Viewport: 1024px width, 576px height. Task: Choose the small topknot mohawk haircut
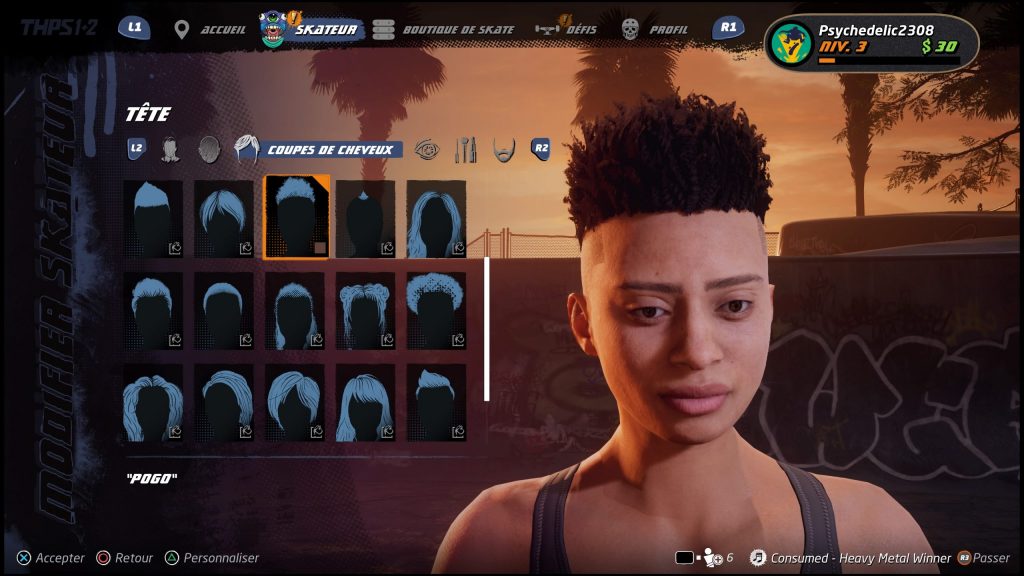coord(366,218)
